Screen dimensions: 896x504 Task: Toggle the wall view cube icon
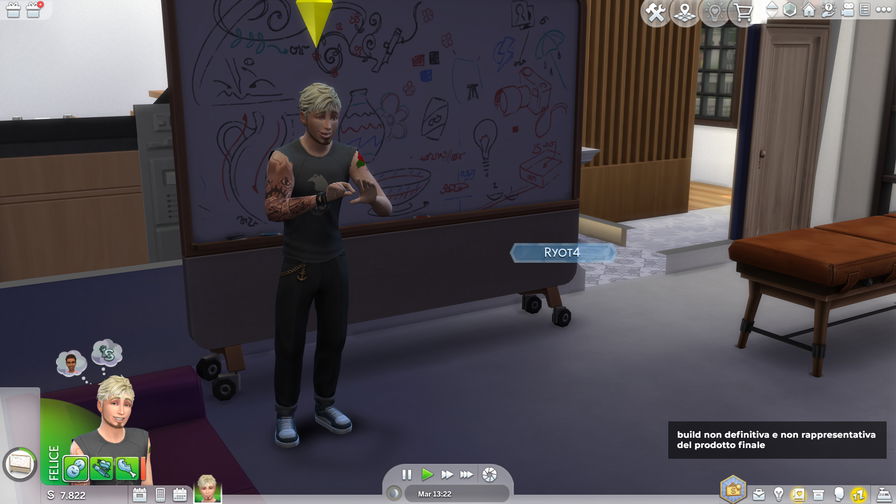790,10
